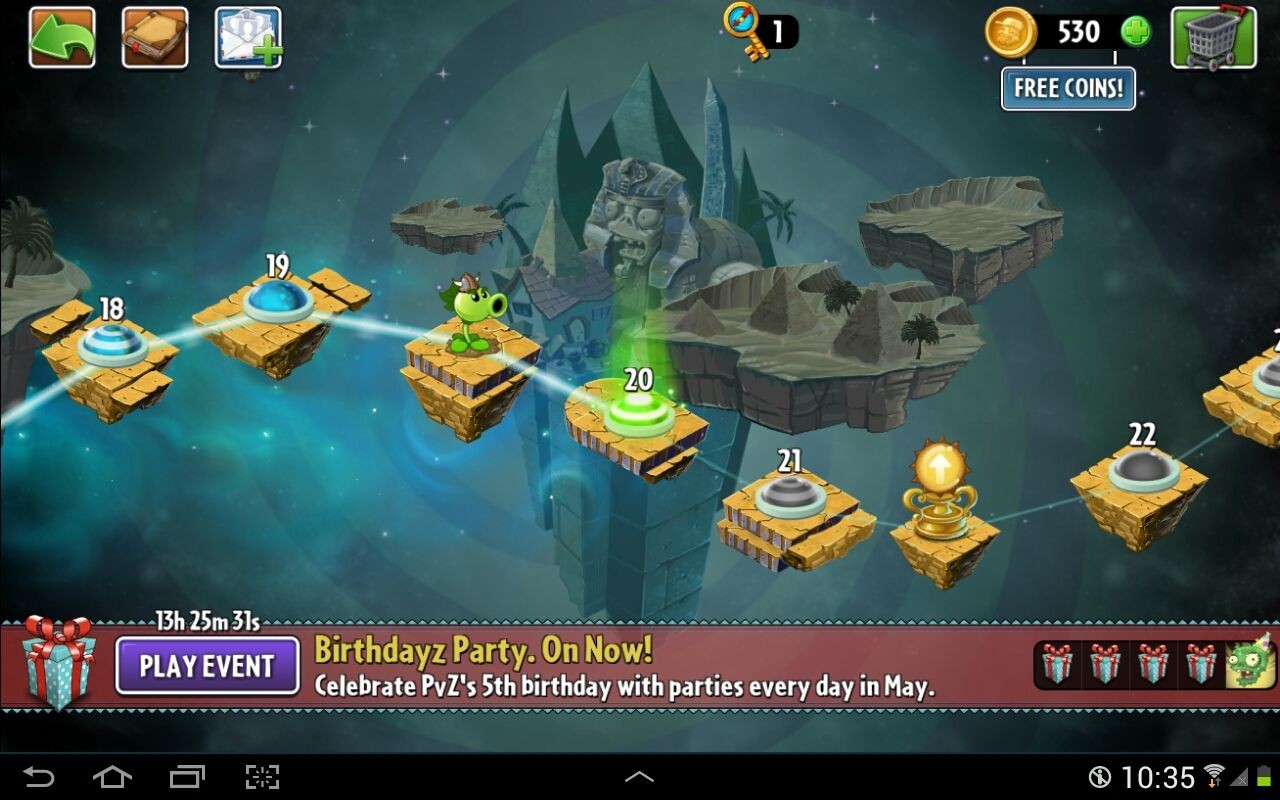Tap the party zombie reward icon
Viewport: 1280px width, 800px height.
(1251, 664)
